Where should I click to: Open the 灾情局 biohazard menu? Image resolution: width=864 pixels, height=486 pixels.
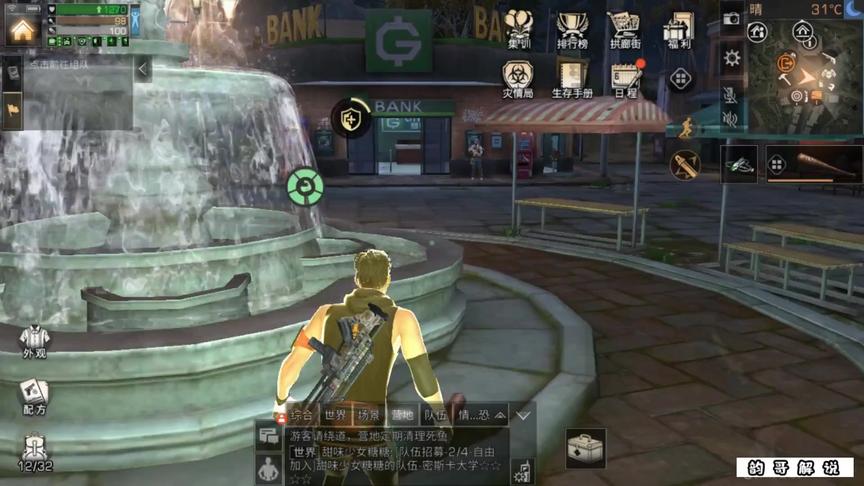517,78
